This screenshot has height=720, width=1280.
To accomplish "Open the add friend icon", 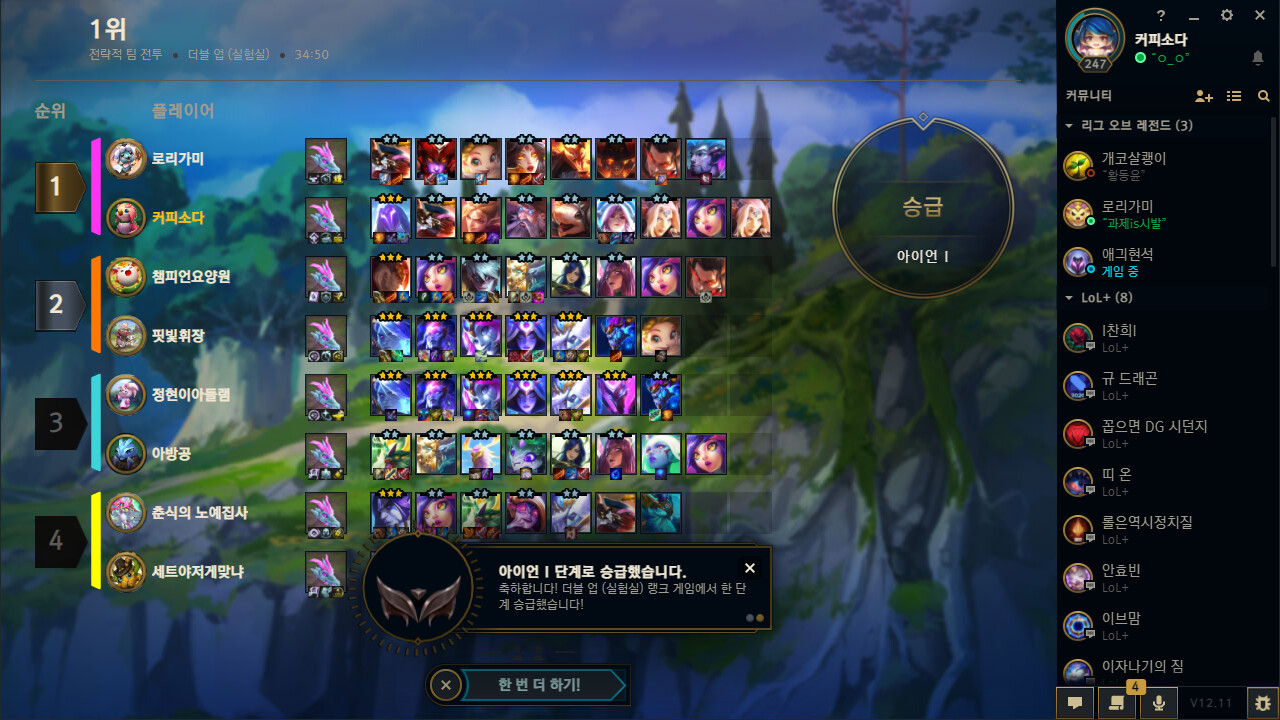I will [x=1204, y=96].
